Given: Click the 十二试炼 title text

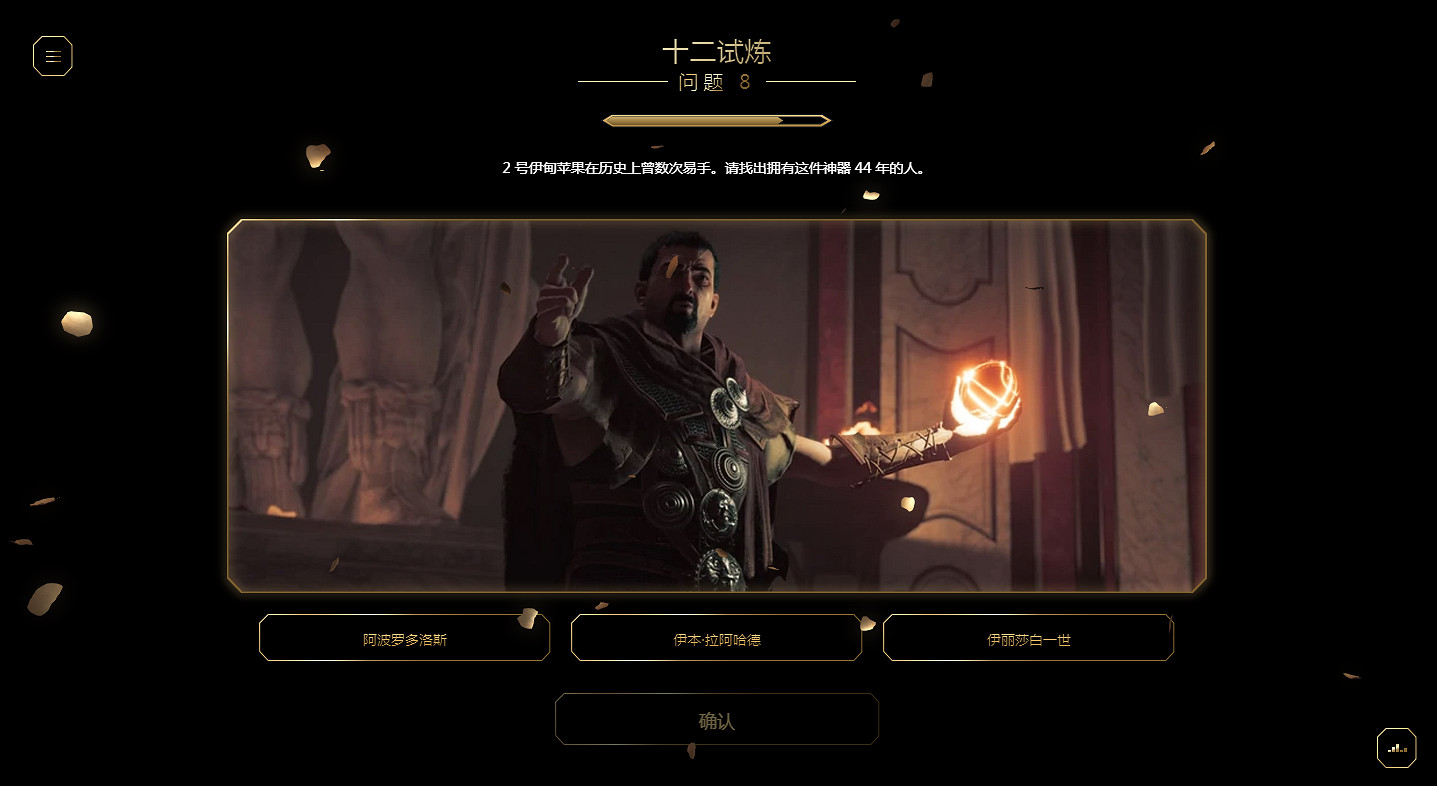Looking at the screenshot, I should pyautogui.click(x=716, y=49).
